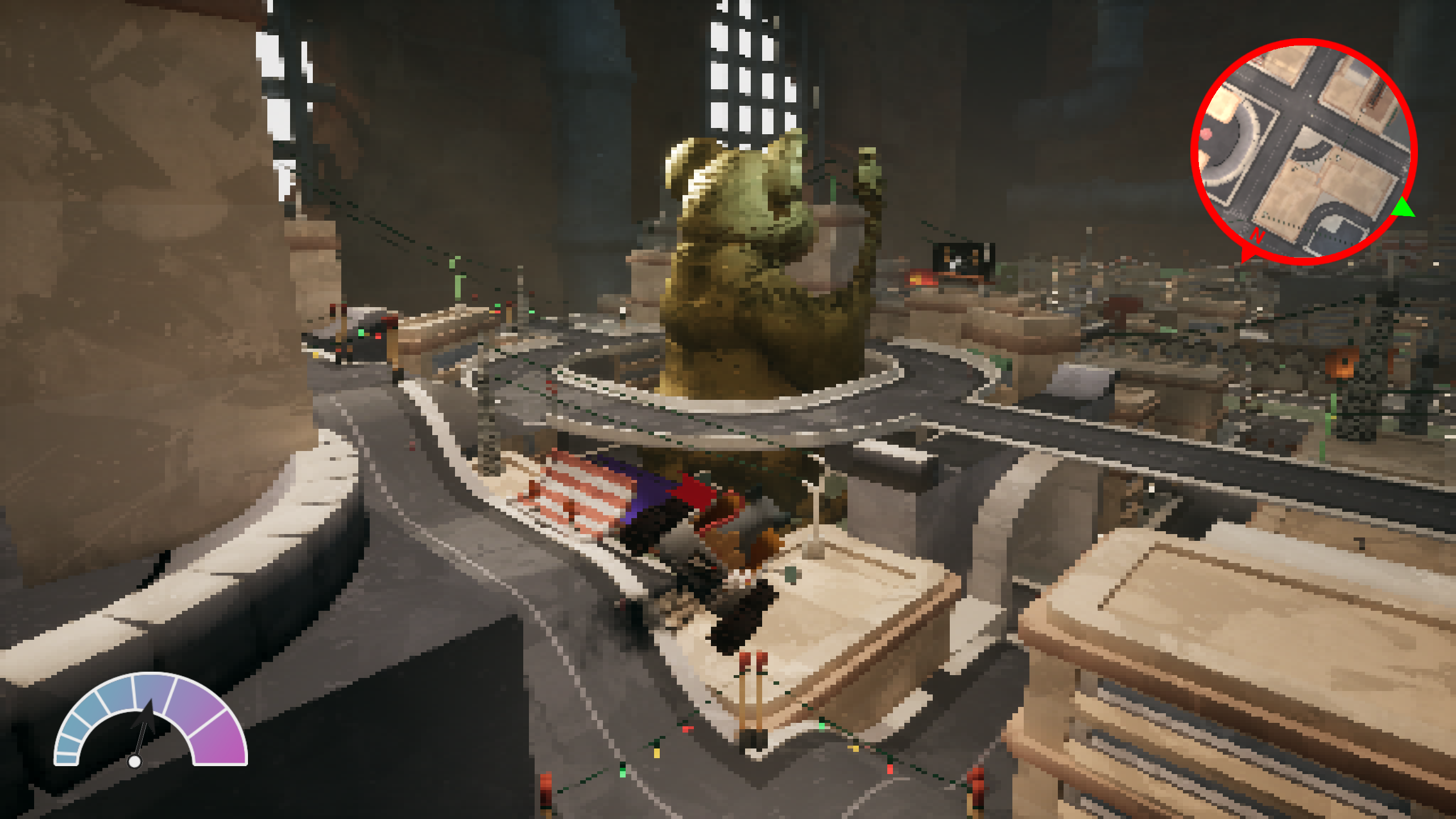Click the red N north indicator
Viewport: 1456px width, 819px height.
point(1257,236)
